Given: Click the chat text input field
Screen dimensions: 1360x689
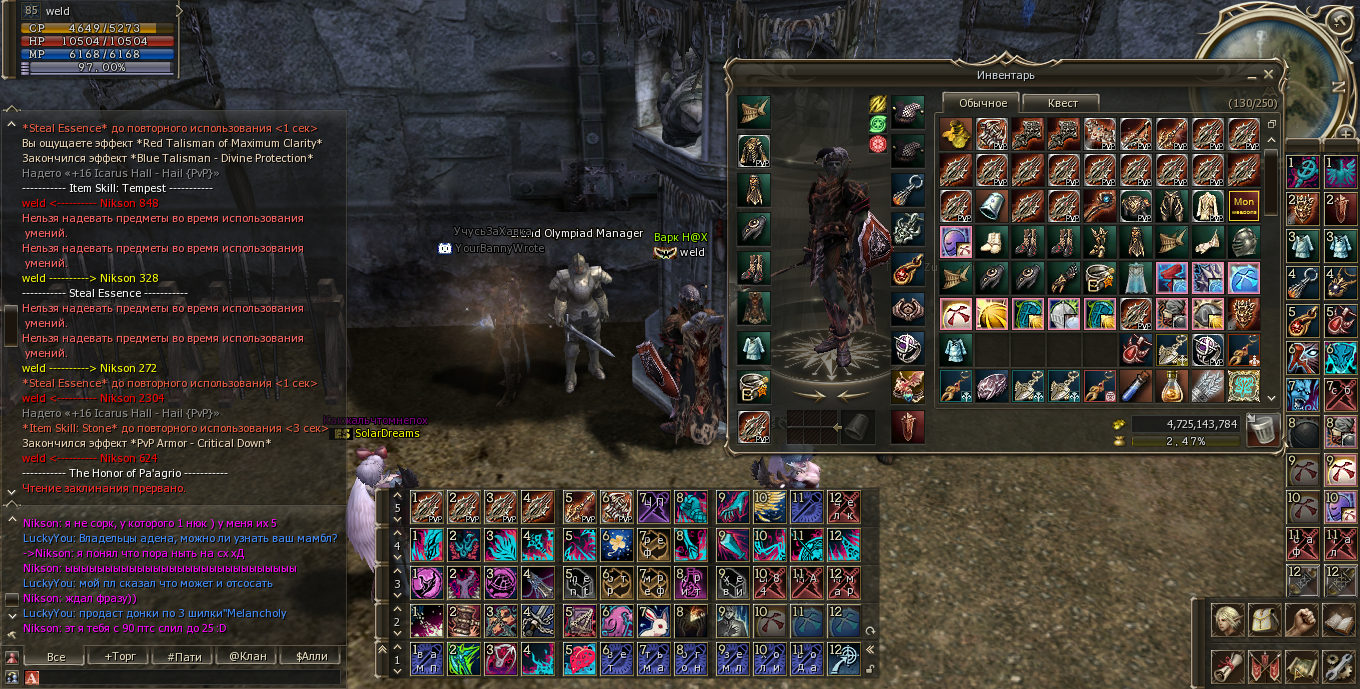Looking at the screenshot, I should (x=180, y=678).
